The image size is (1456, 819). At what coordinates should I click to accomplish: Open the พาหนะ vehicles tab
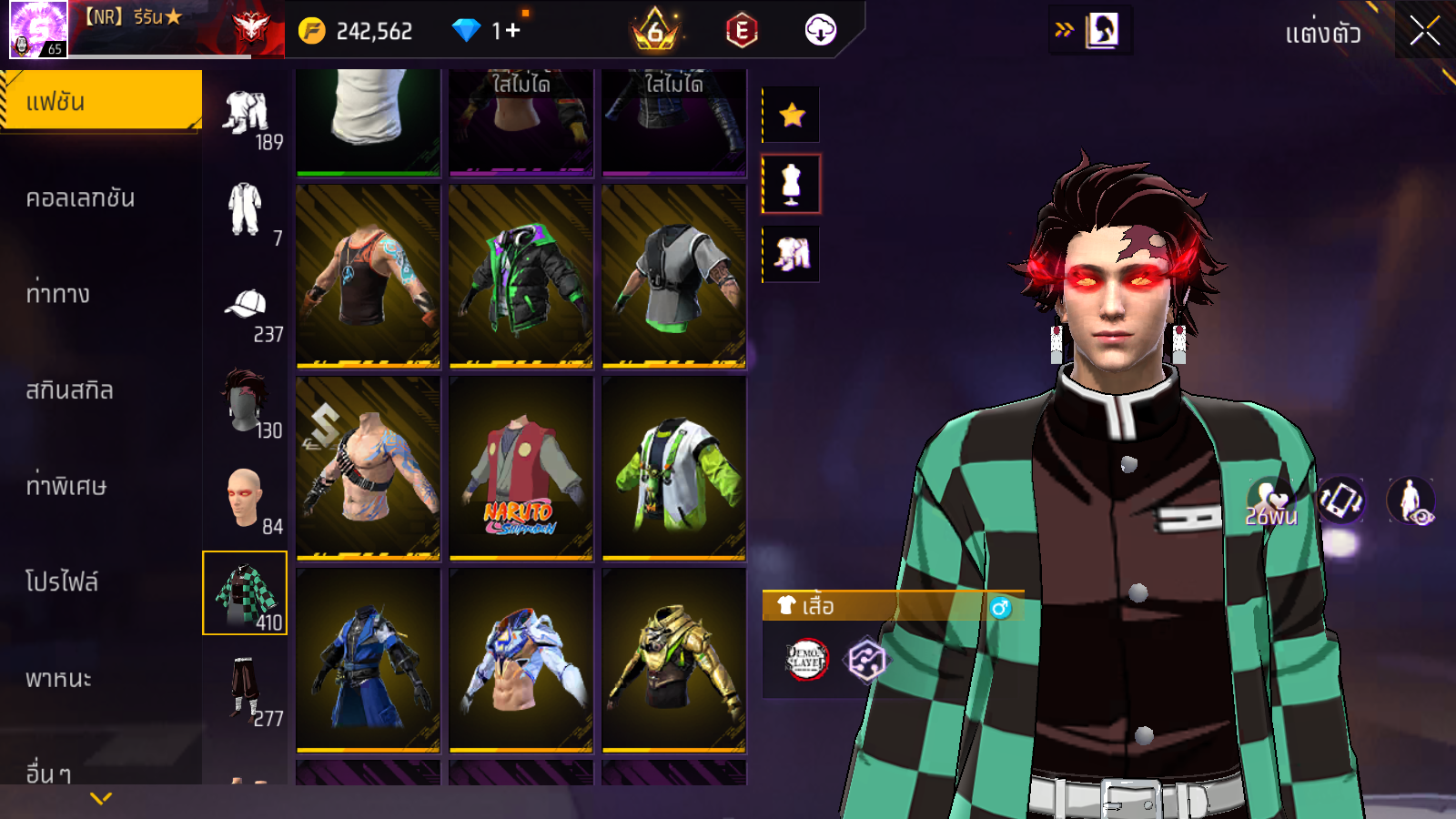click(58, 679)
